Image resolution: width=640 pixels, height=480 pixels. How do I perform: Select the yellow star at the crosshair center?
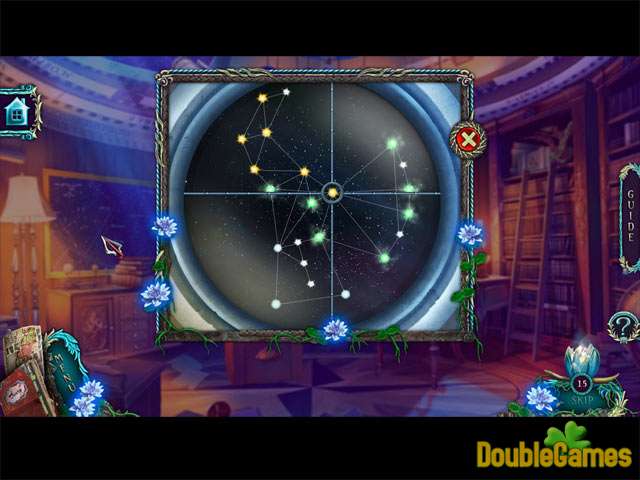pyautogui.click(x=333, y=191)
